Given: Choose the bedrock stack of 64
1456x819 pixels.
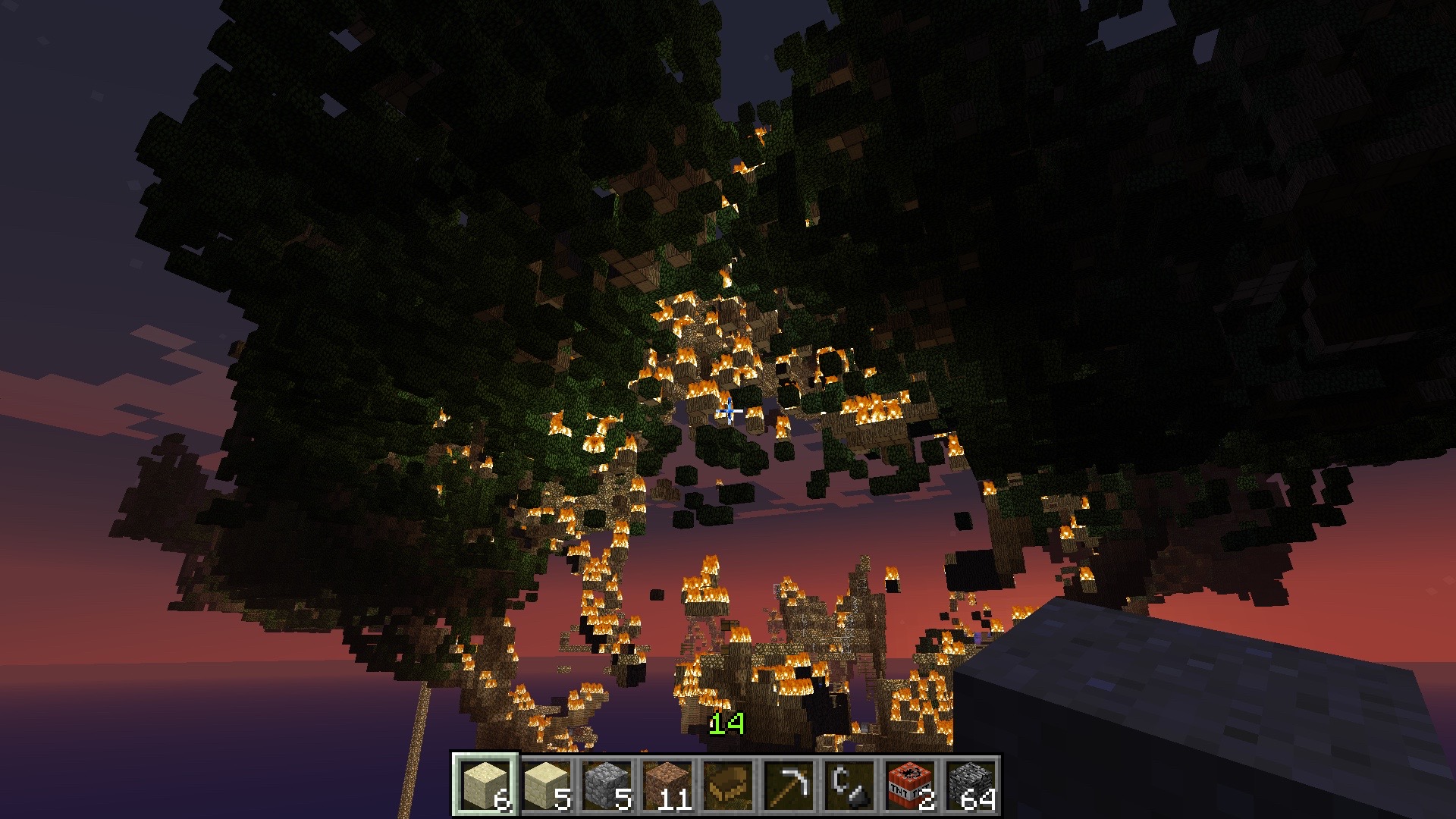Looking at the screenshot, I should click(971, 785).
